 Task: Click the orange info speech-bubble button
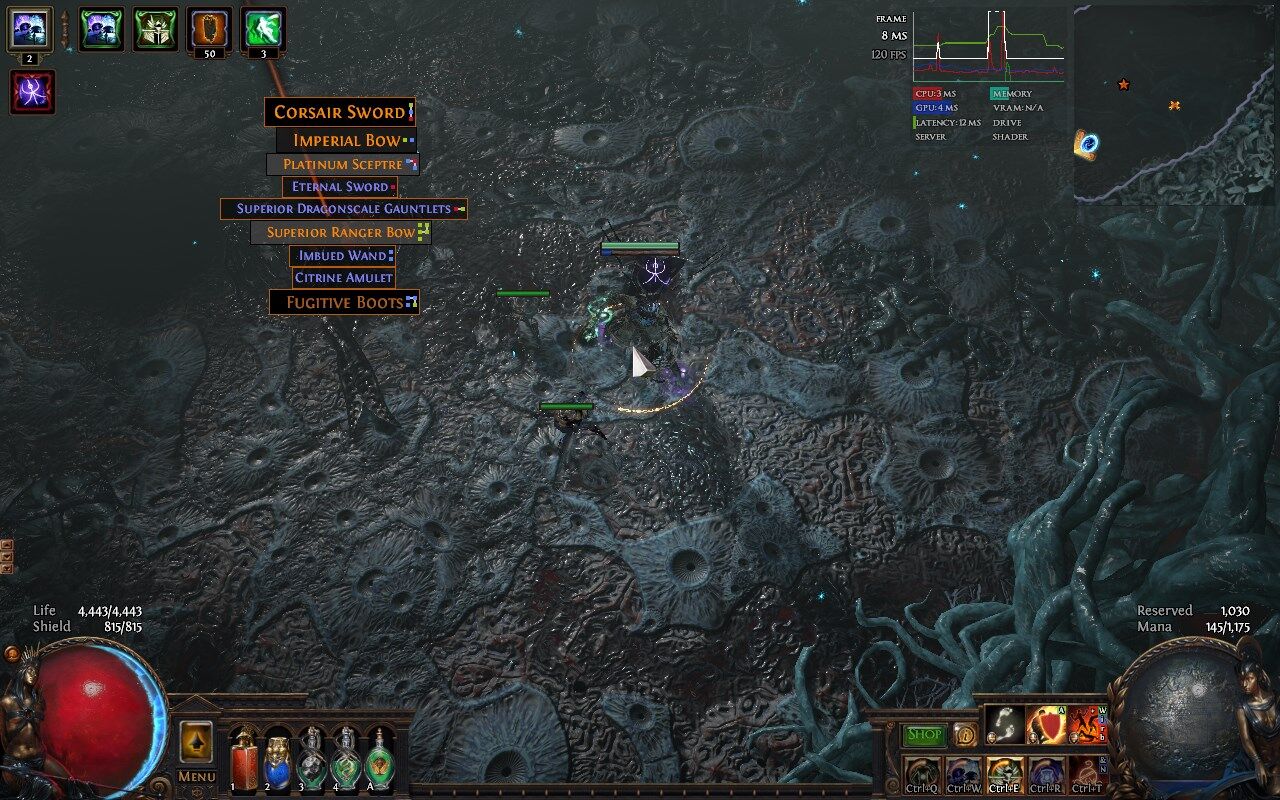(964, 735)
